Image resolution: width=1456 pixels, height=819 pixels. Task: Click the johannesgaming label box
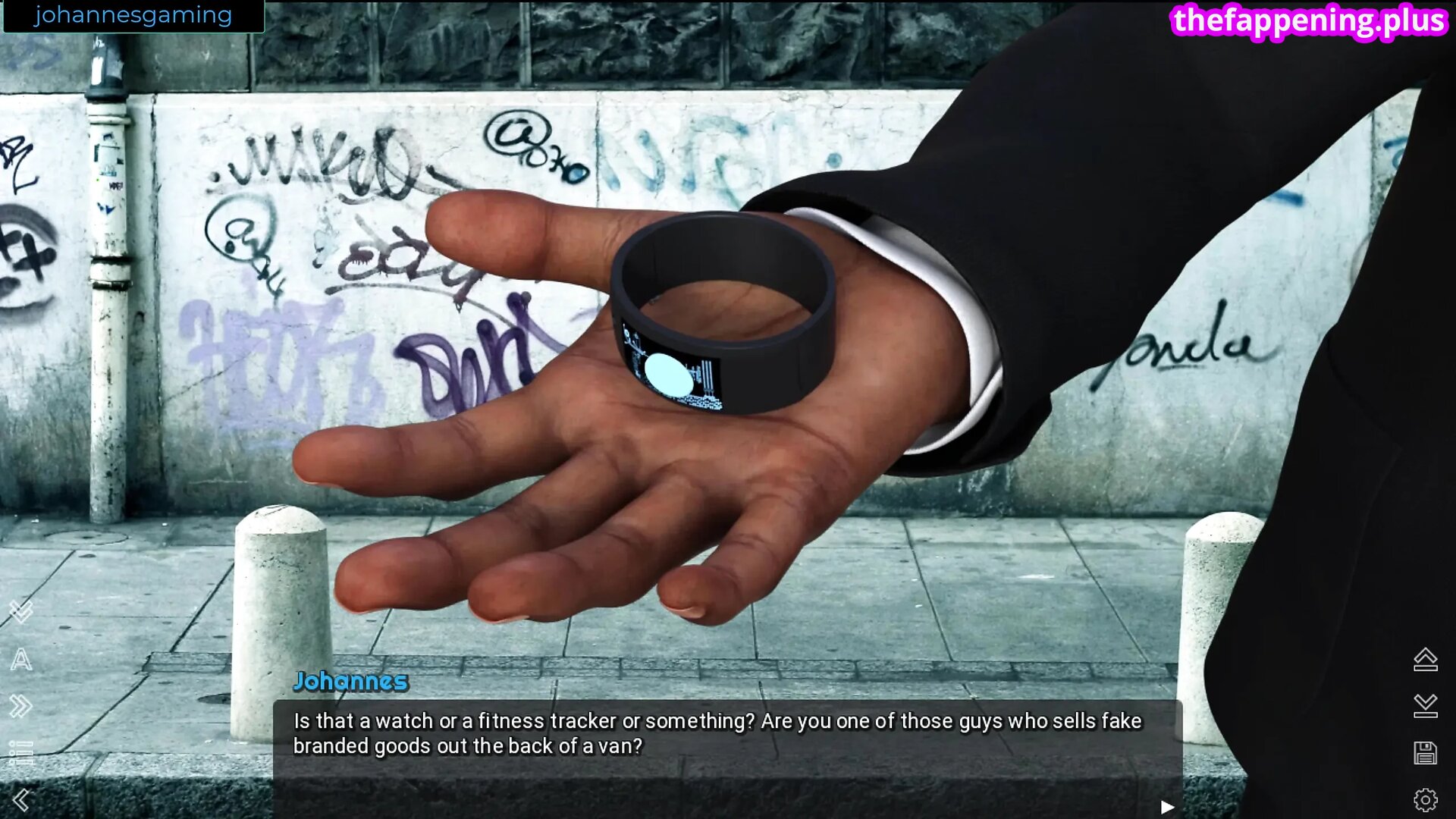pos(133,16)
